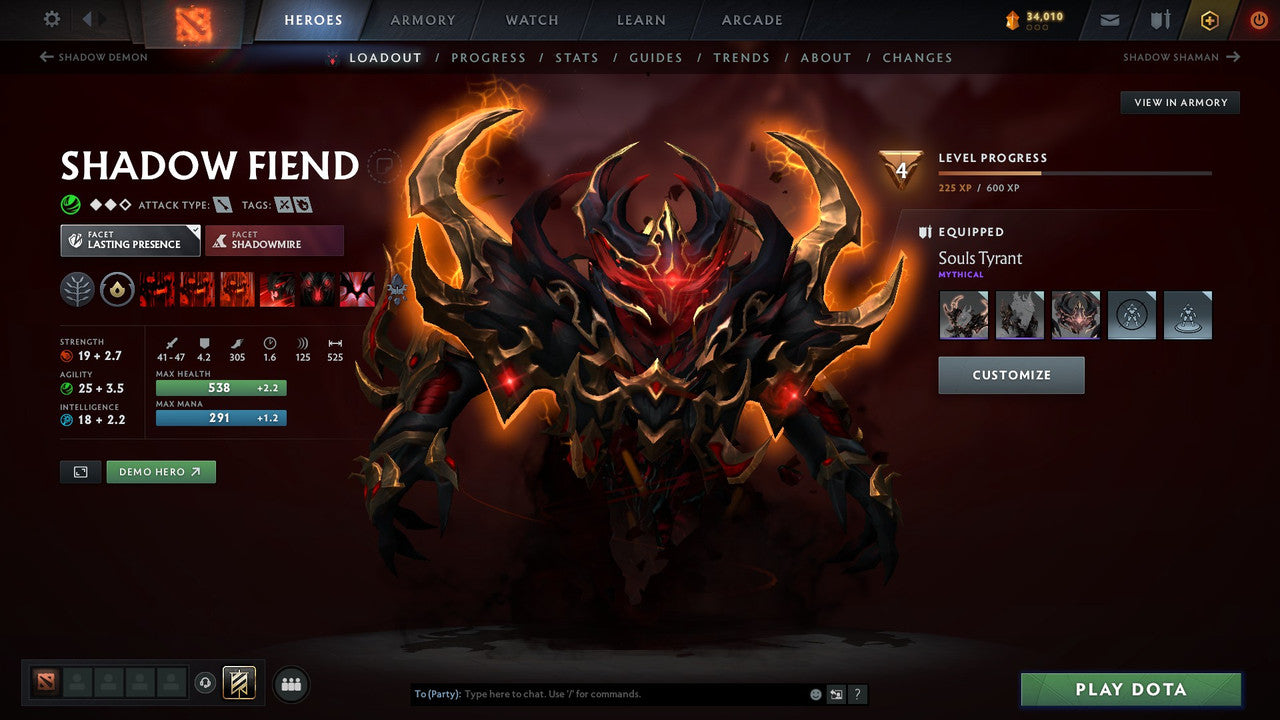
Task: Open the ARCADE menu
Action: tap(751, 20)
